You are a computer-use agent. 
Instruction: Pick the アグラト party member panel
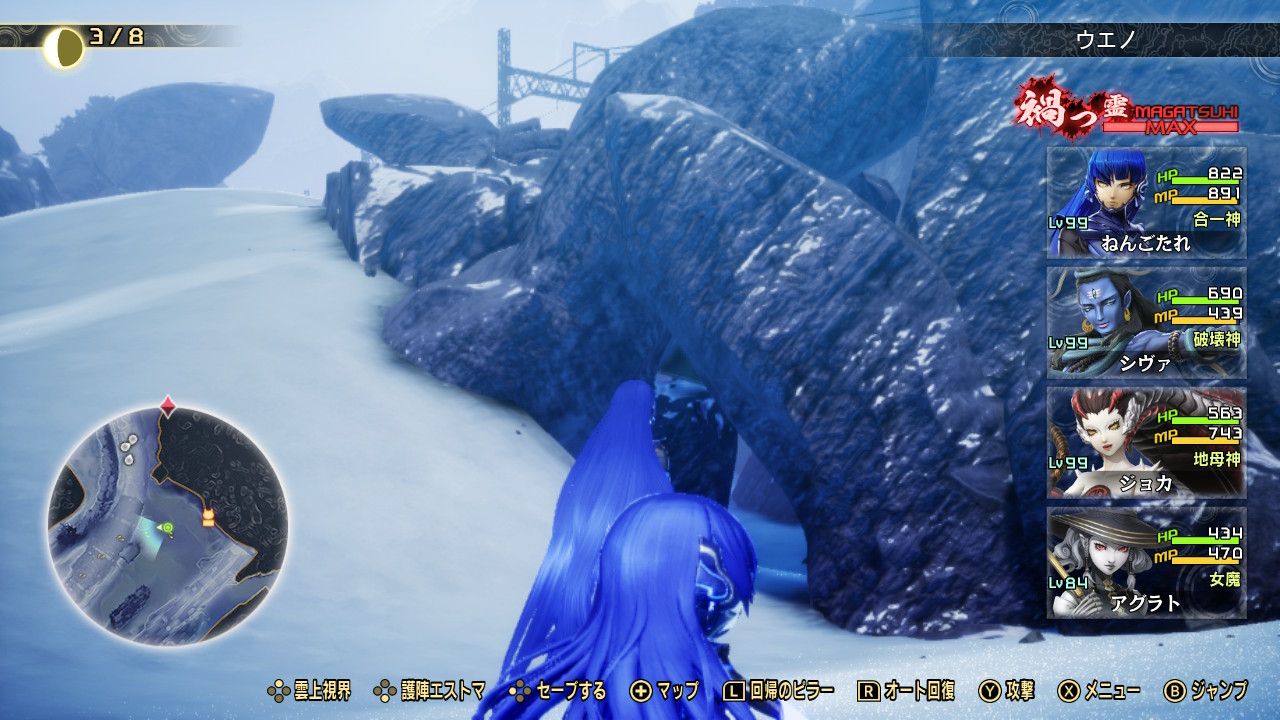coord(1146,563)
